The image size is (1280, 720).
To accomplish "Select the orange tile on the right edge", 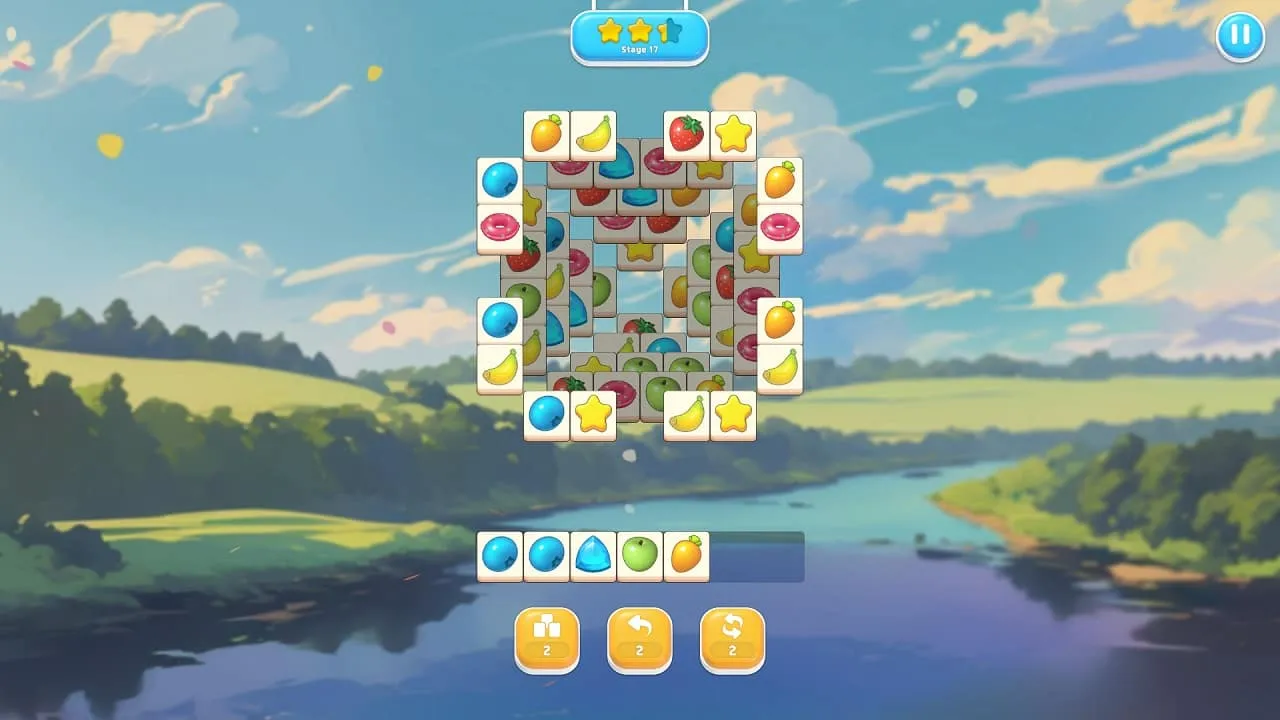I will [x=780, y=318].
